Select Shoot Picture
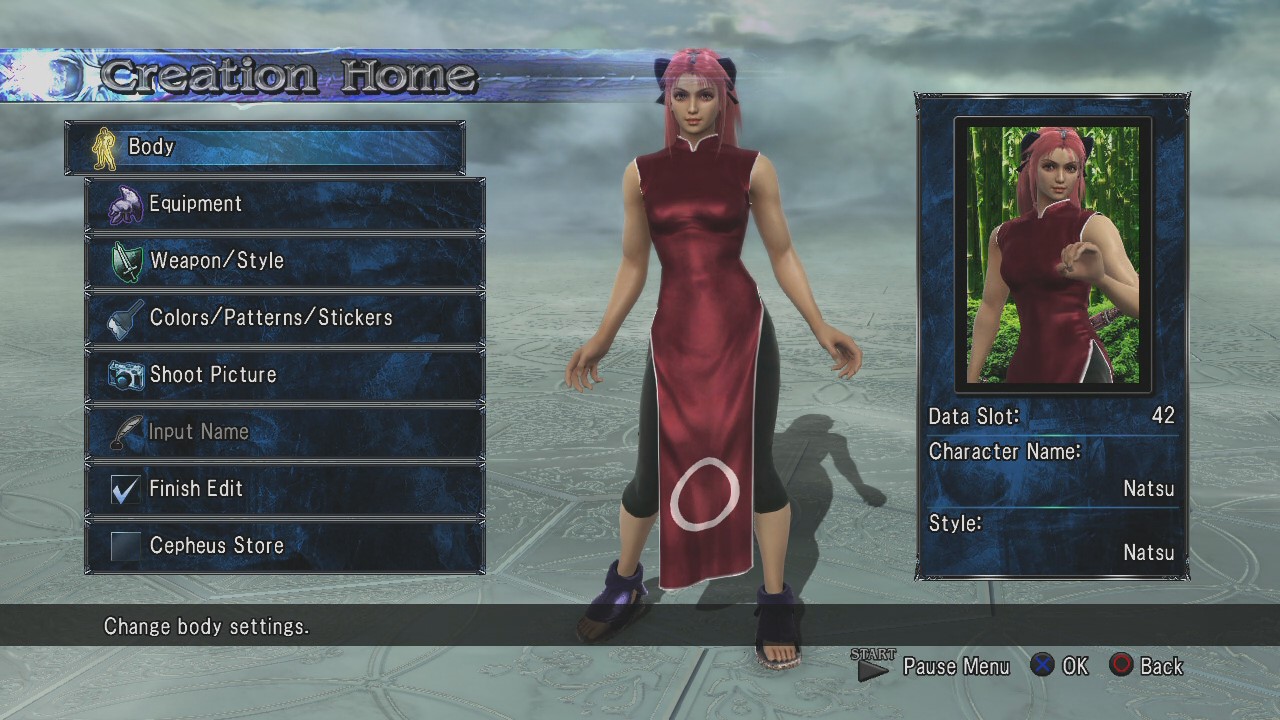 (285, 376)
